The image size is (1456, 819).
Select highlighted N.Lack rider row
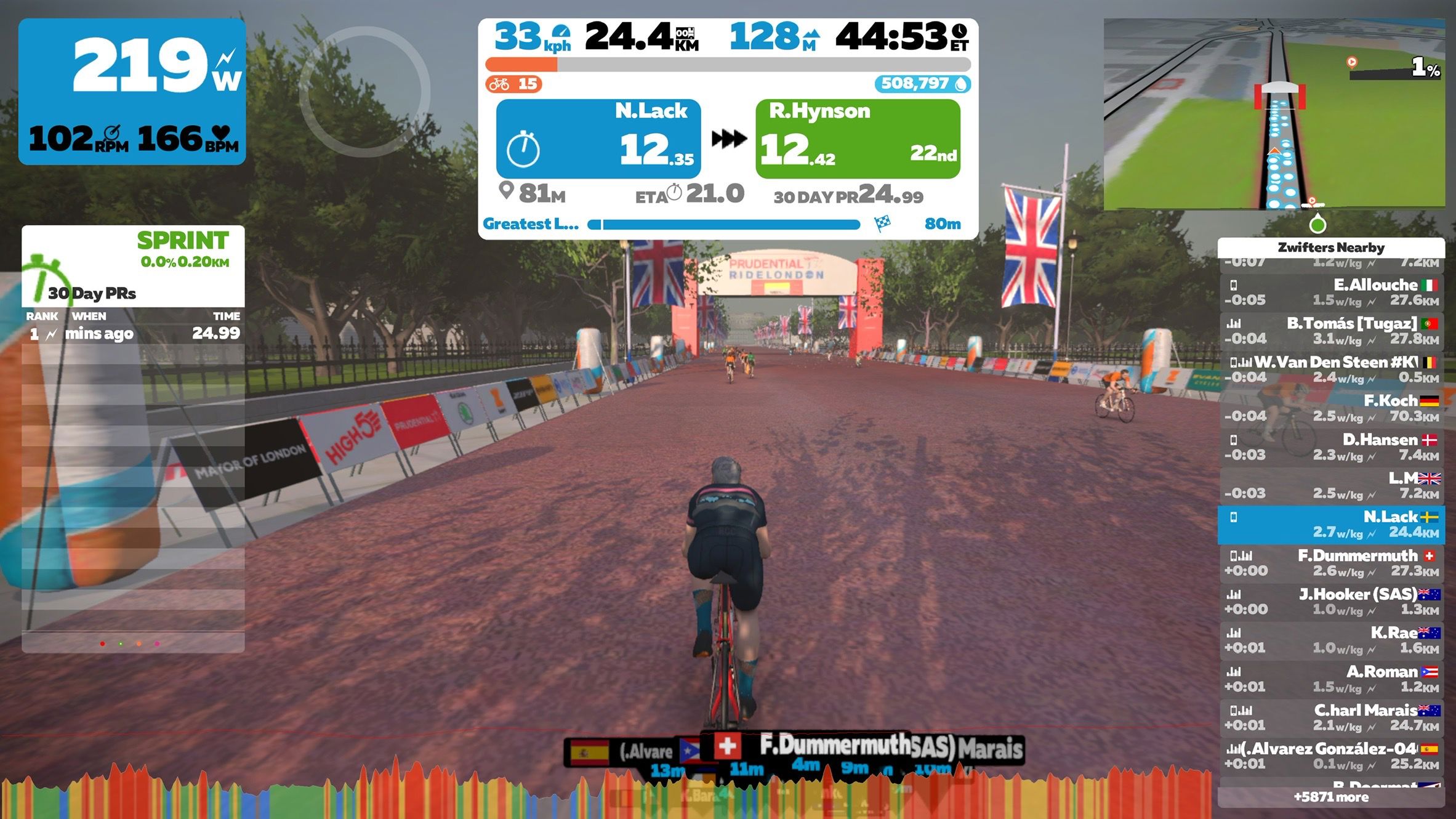coord(1331,525)
